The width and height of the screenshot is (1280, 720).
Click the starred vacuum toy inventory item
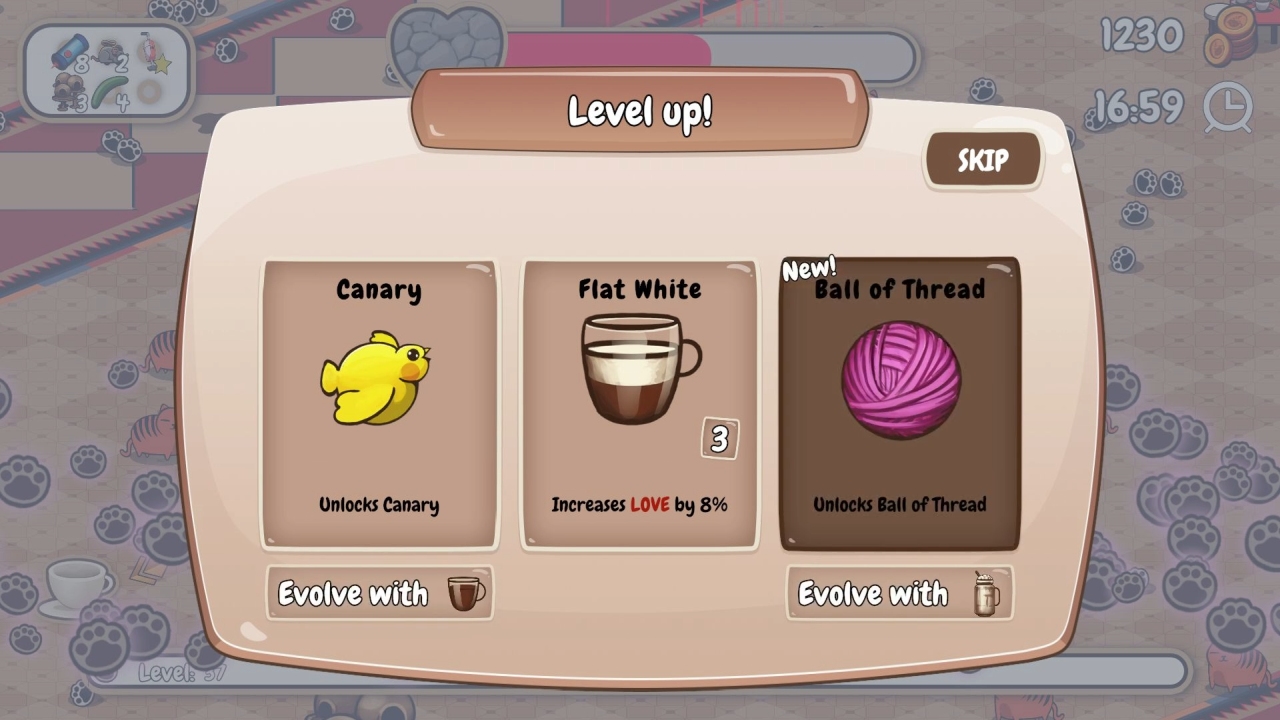(x=150, y=50)
